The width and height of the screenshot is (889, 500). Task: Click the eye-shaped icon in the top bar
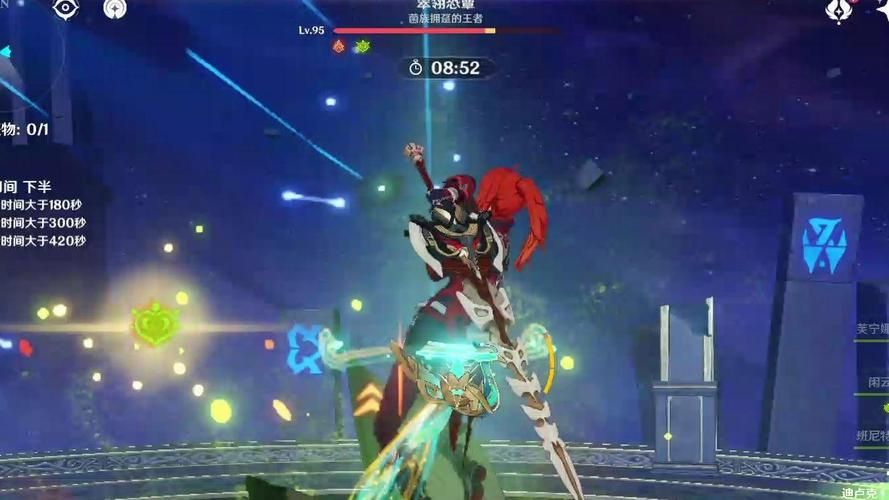[x=66, y=9]
